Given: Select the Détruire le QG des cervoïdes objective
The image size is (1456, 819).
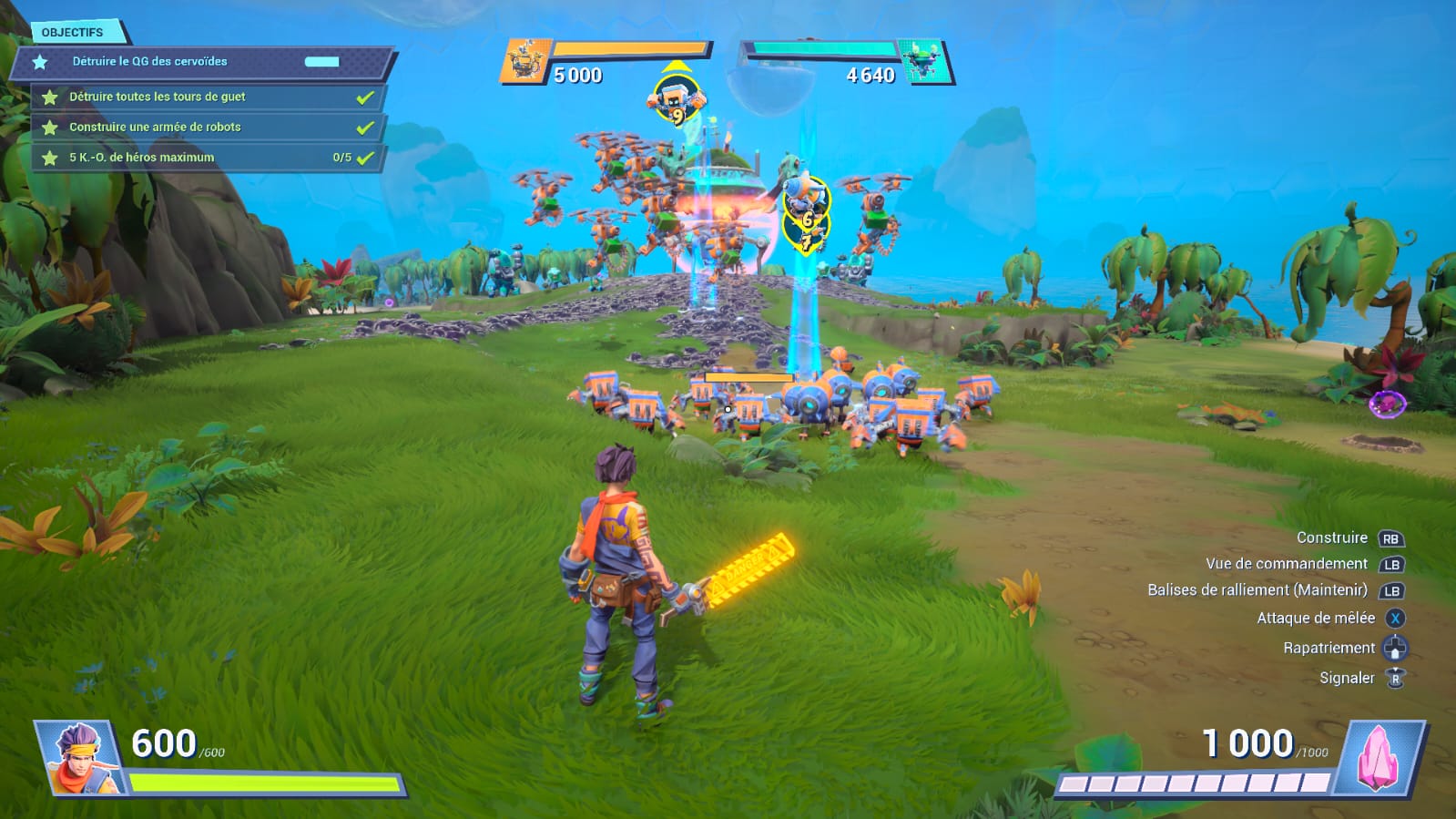Looking at the screenshot, I should tap(150, 62).
